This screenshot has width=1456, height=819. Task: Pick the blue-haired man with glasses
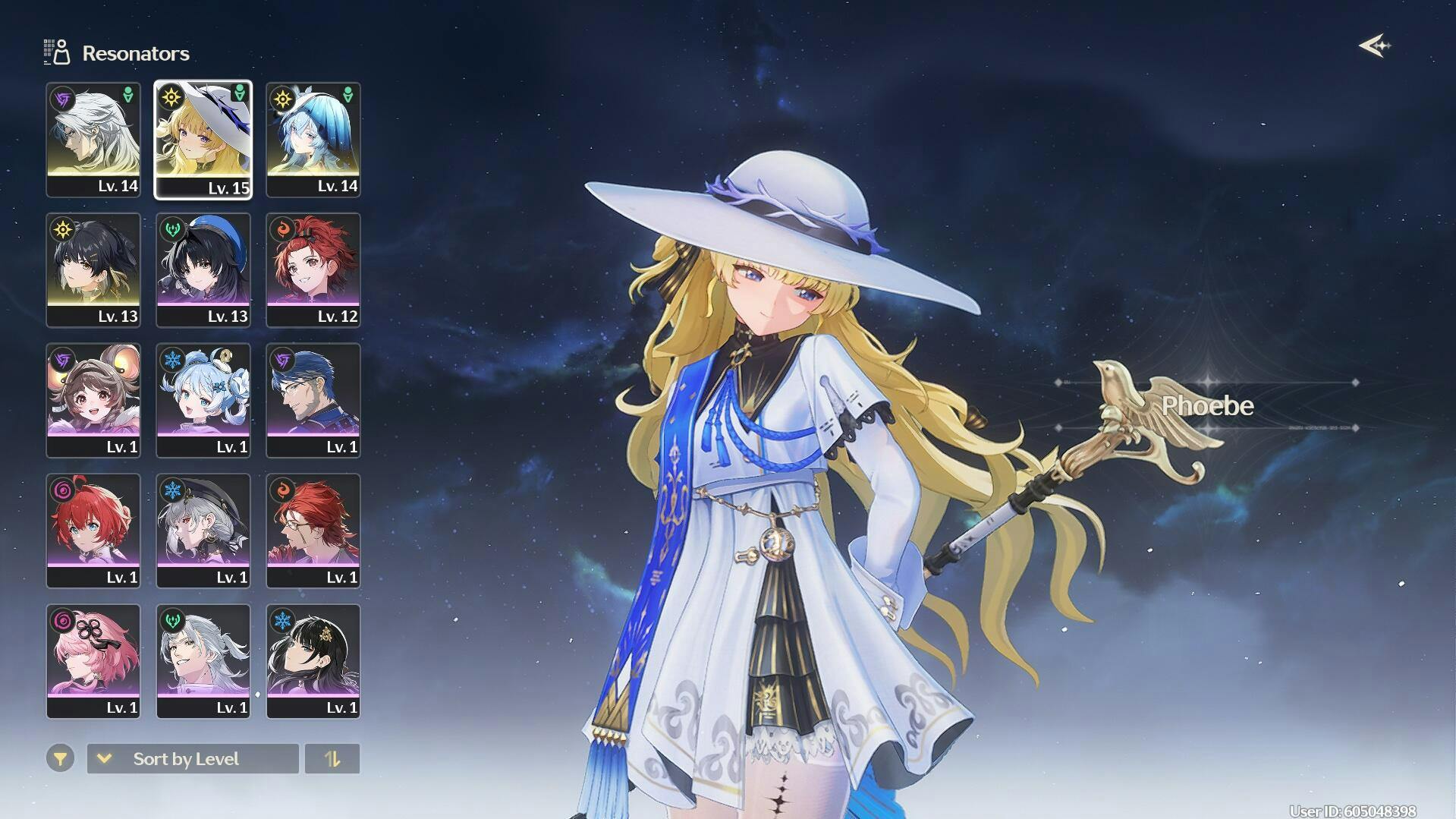[x=313, y=401]
